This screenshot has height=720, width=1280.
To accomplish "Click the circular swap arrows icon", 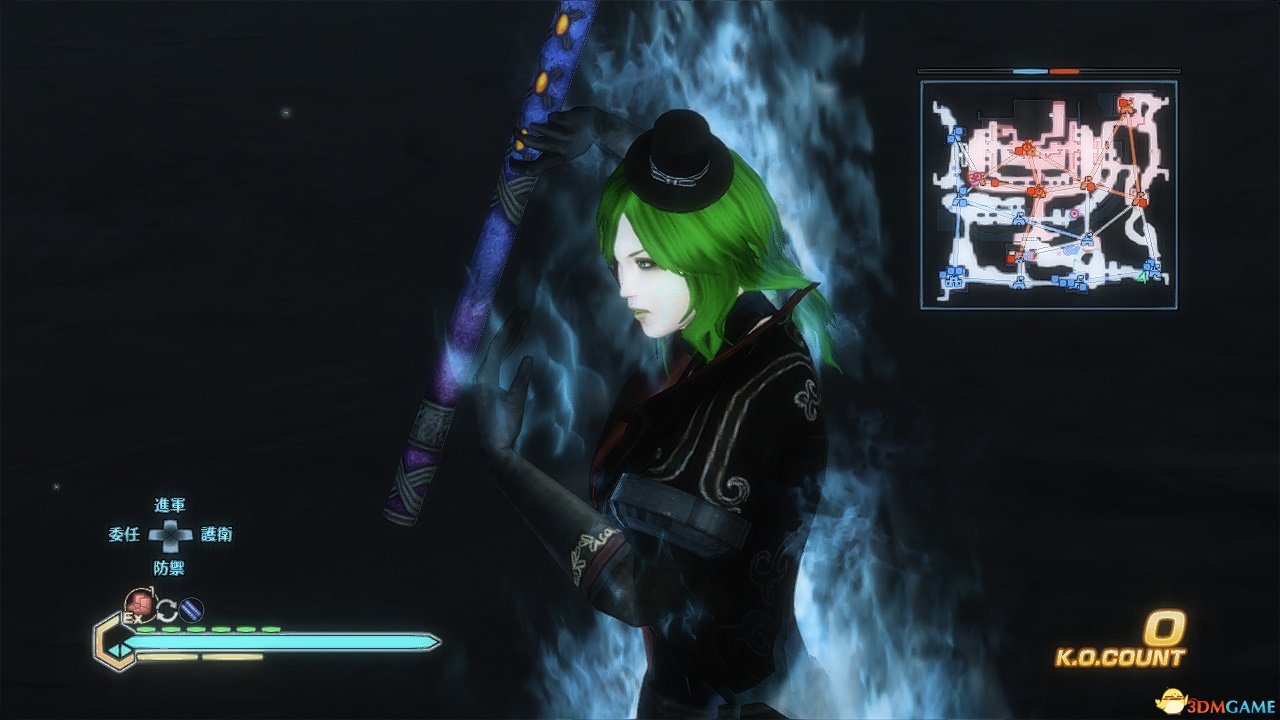I will point(166,608).
